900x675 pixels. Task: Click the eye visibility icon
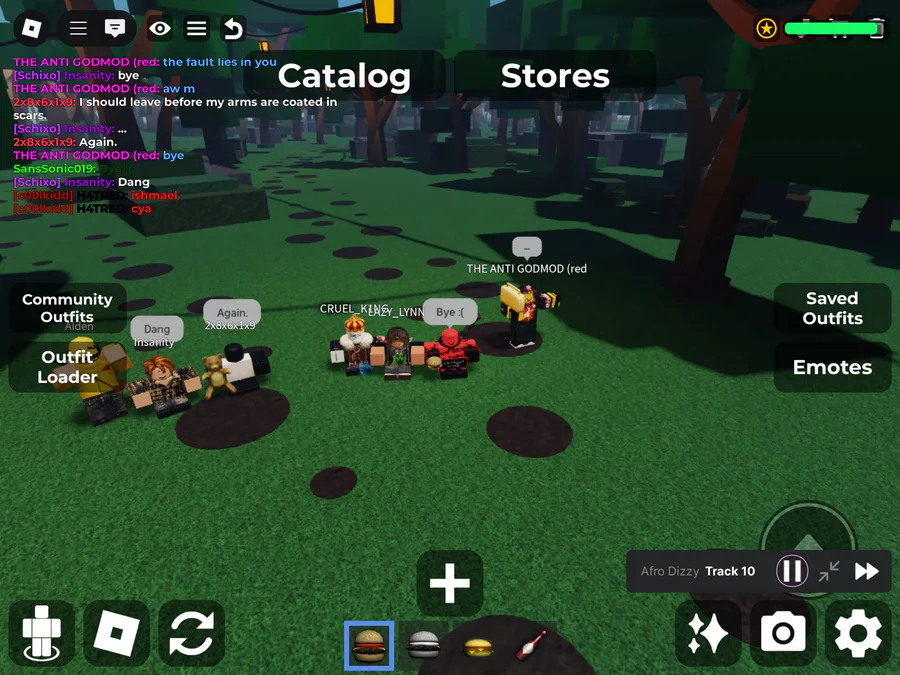[x=160, y=29]
